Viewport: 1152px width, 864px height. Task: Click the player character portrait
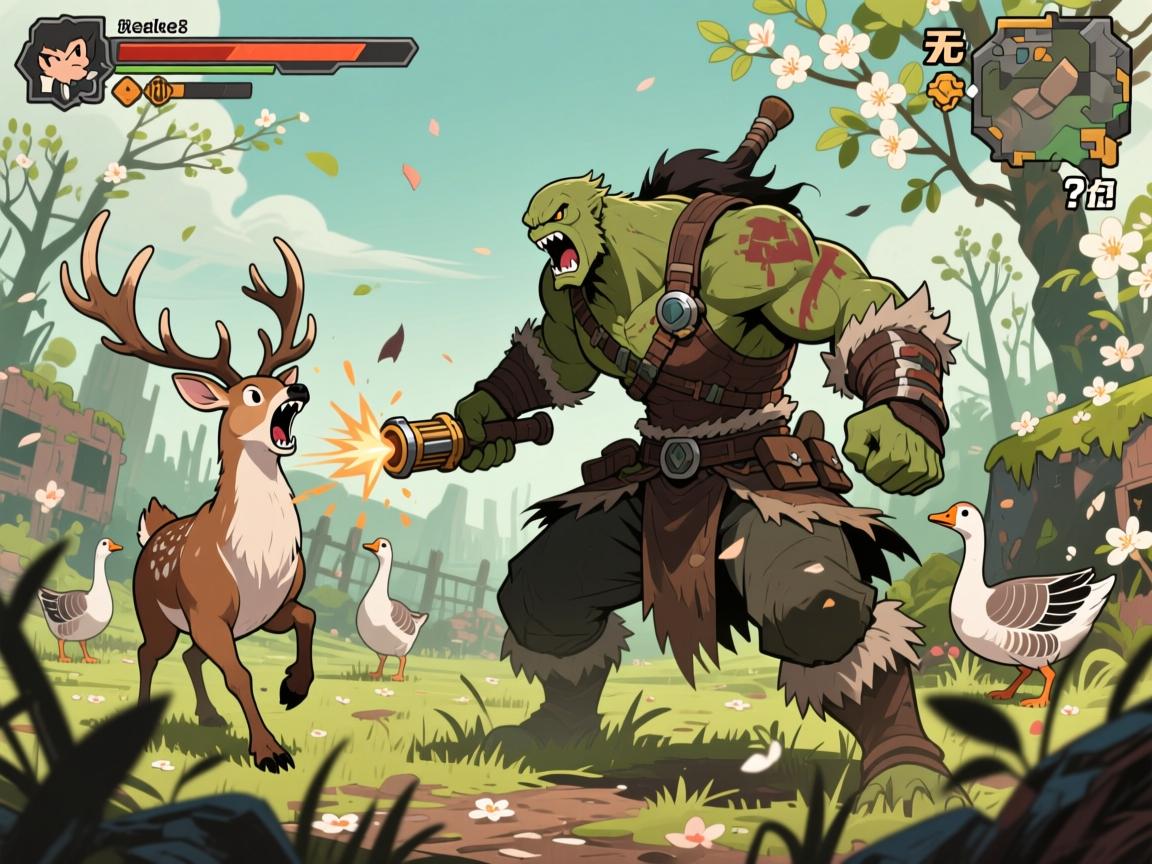(x=60, y=59)
